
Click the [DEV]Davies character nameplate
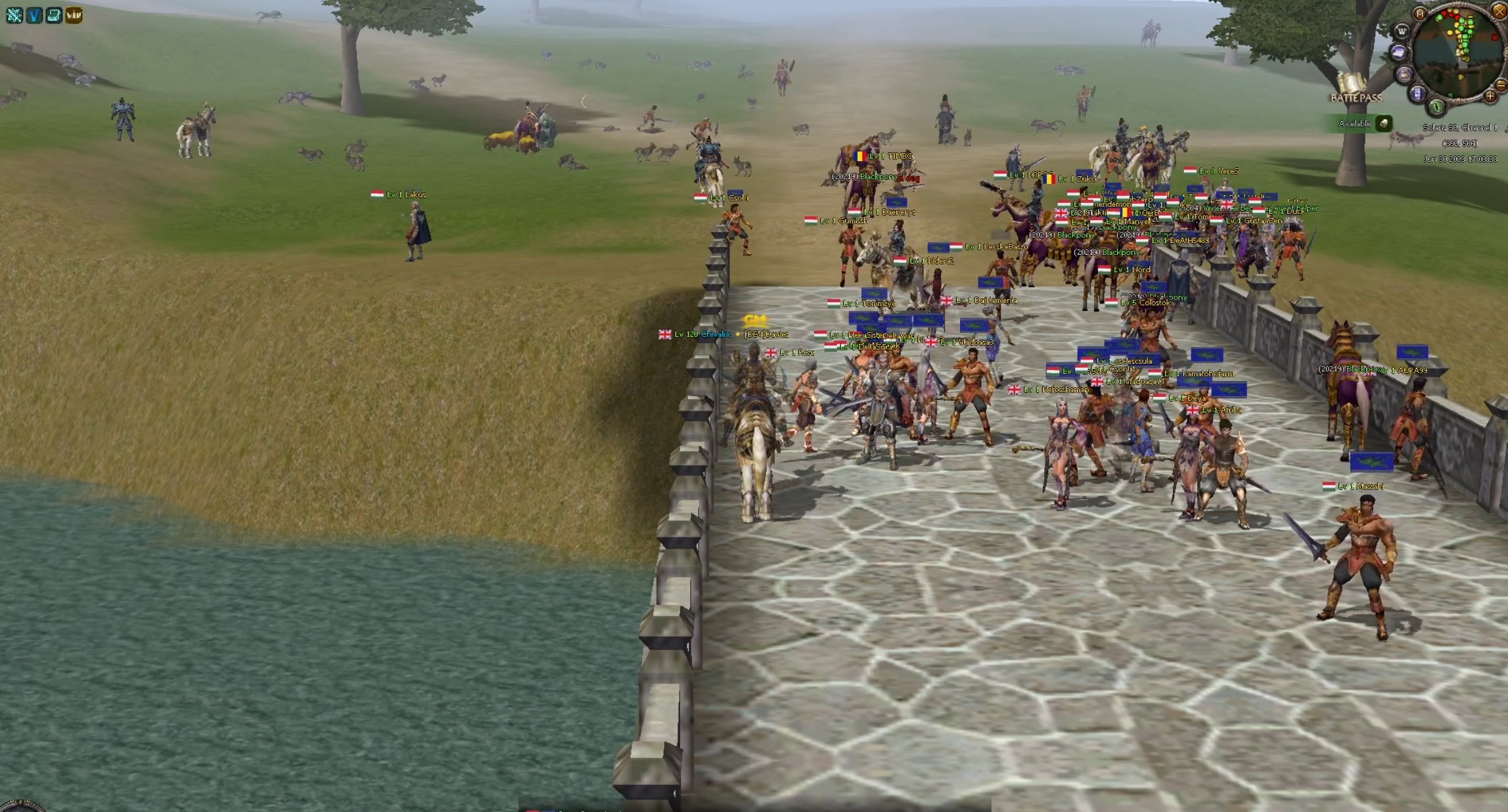point(765,334)
